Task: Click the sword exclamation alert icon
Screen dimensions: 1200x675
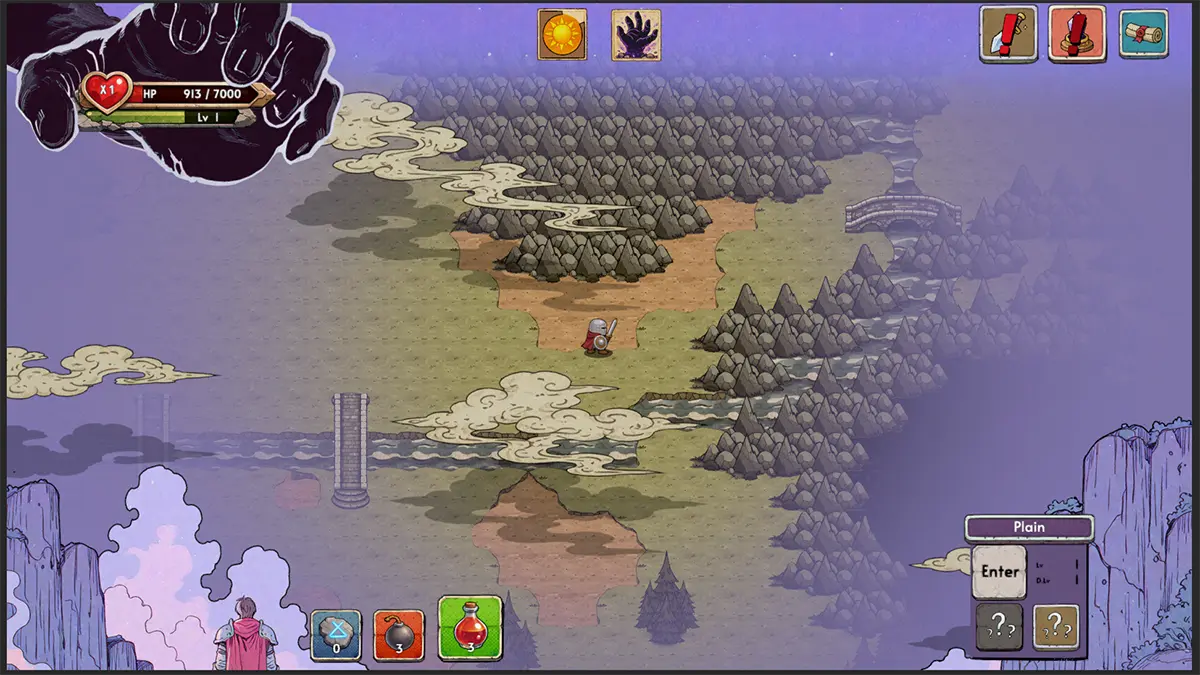Action: point(1007,34)
